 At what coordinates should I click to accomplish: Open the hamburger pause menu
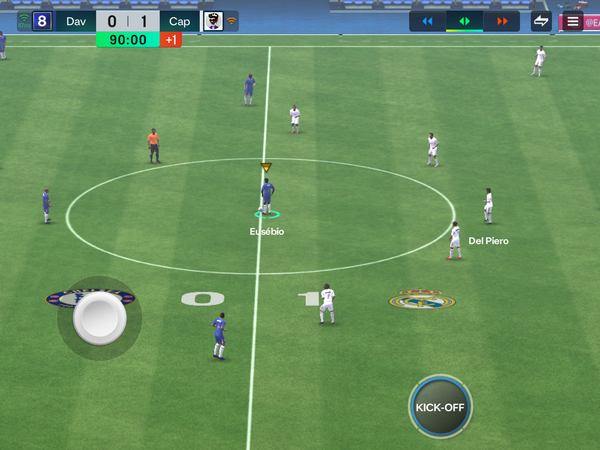pos(572,21)
